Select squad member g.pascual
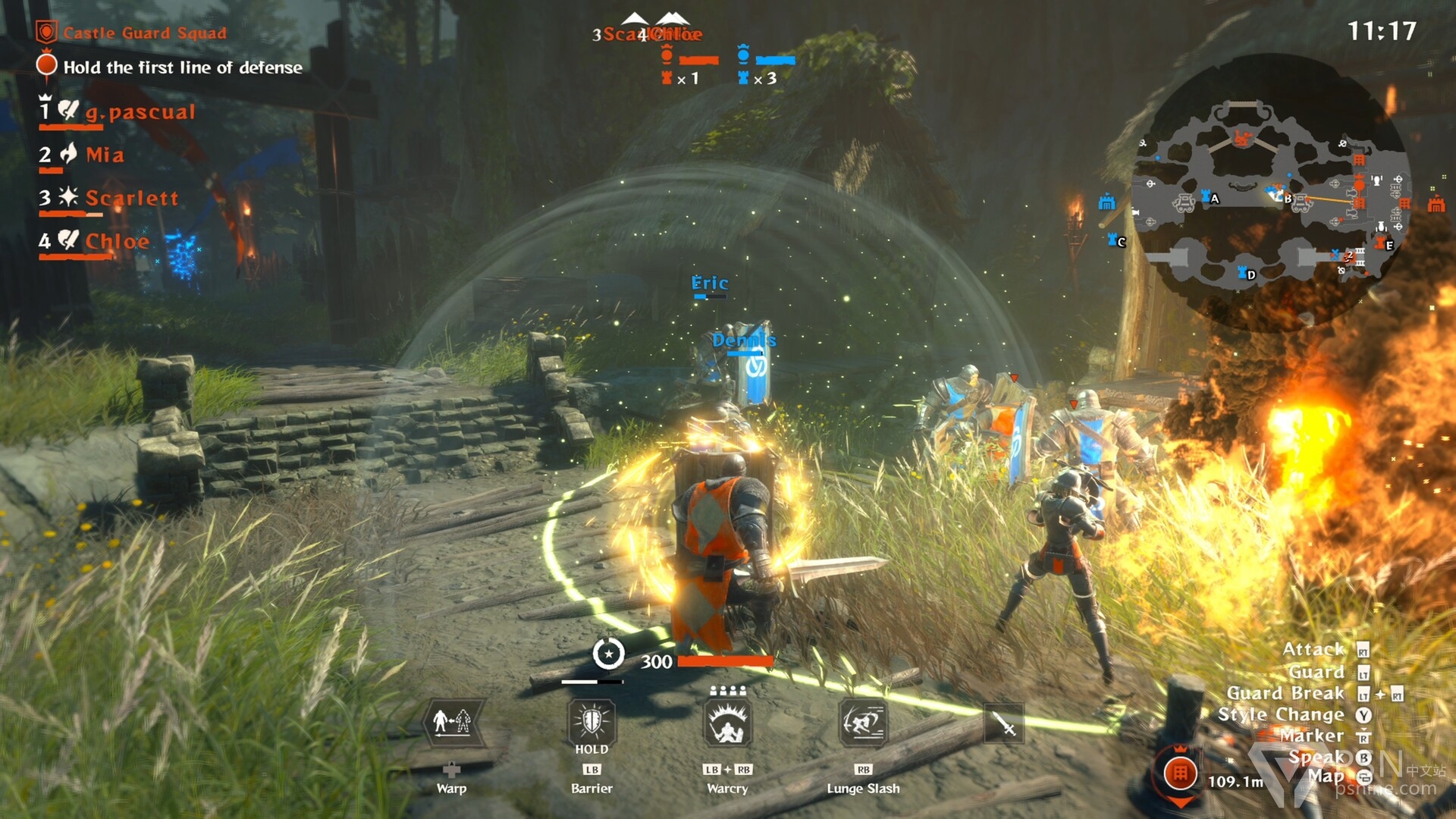This screenshot has height=819, width=1456. tap(140, 112)
